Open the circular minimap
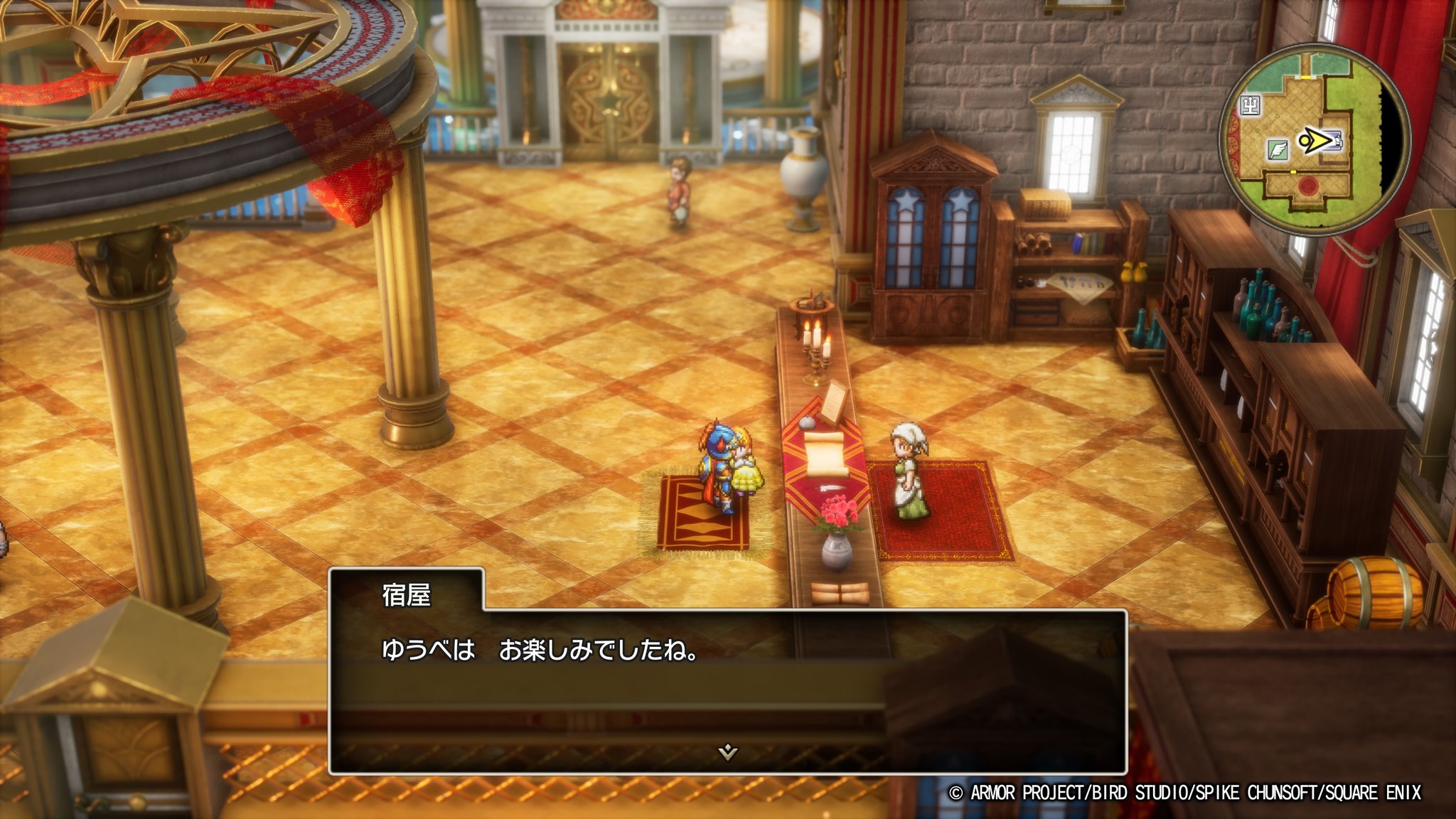 pos(1314,139)
